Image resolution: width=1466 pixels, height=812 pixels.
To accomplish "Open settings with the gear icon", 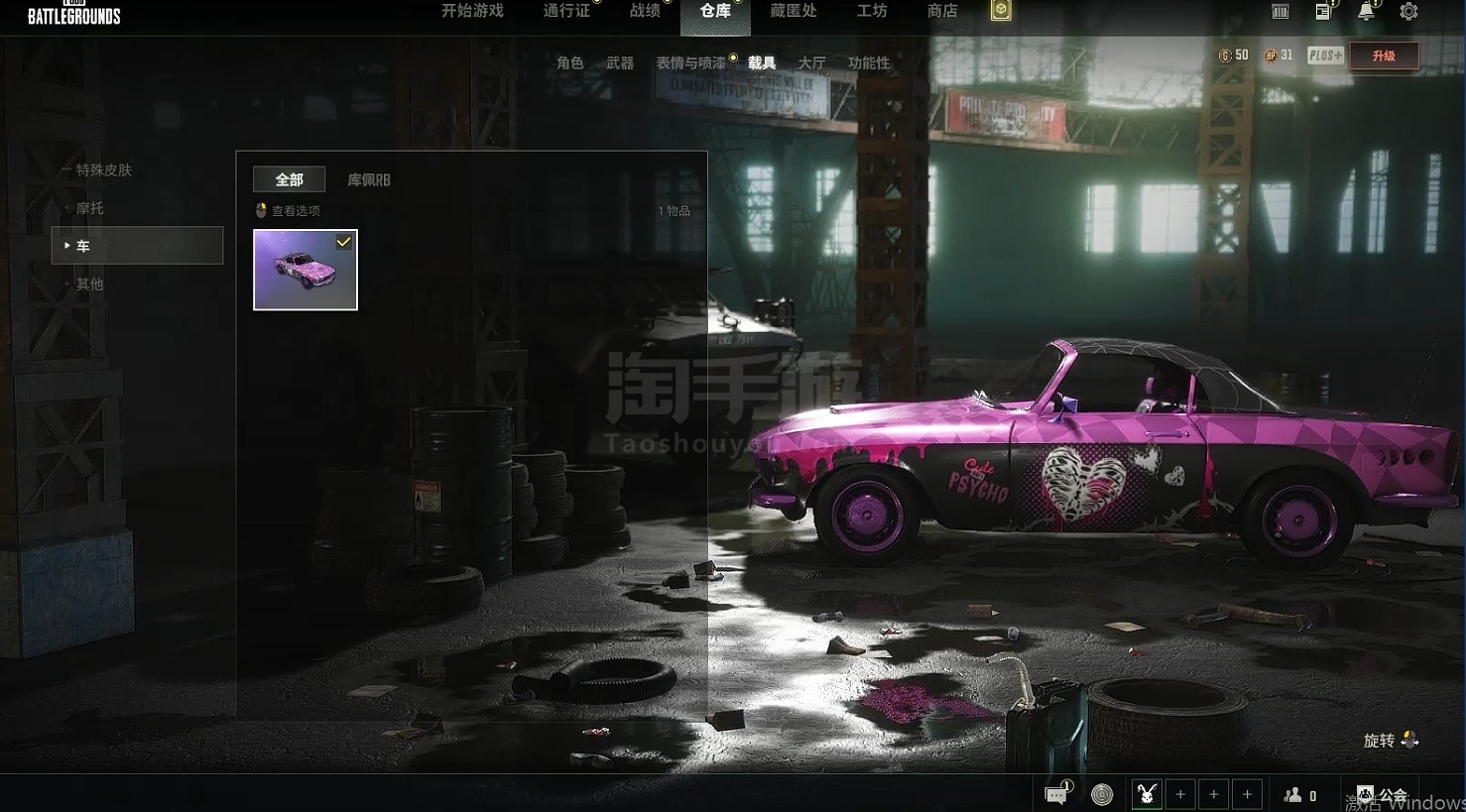I will click(x=1408, y=12).
